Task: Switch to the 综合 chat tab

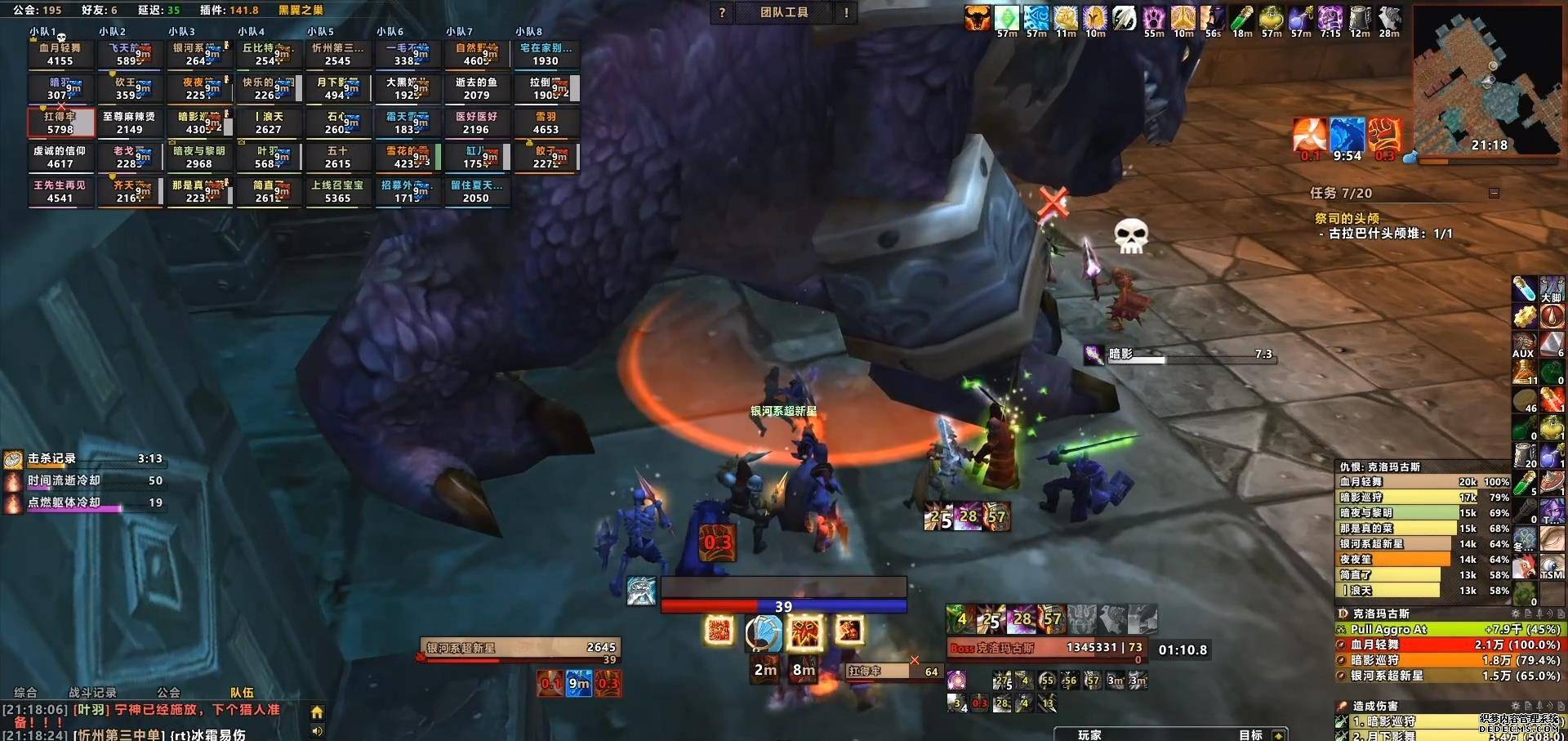Action: (25, 692)
